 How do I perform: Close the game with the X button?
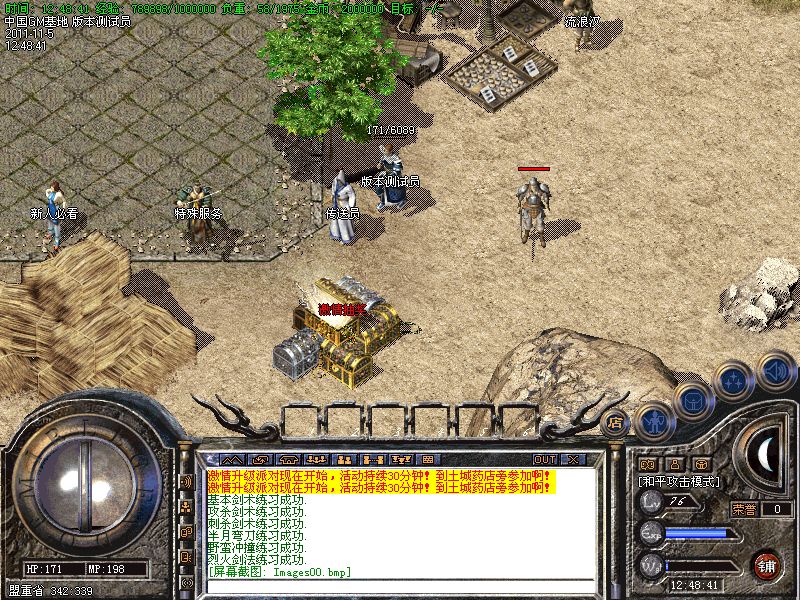[x=573, y=459]
